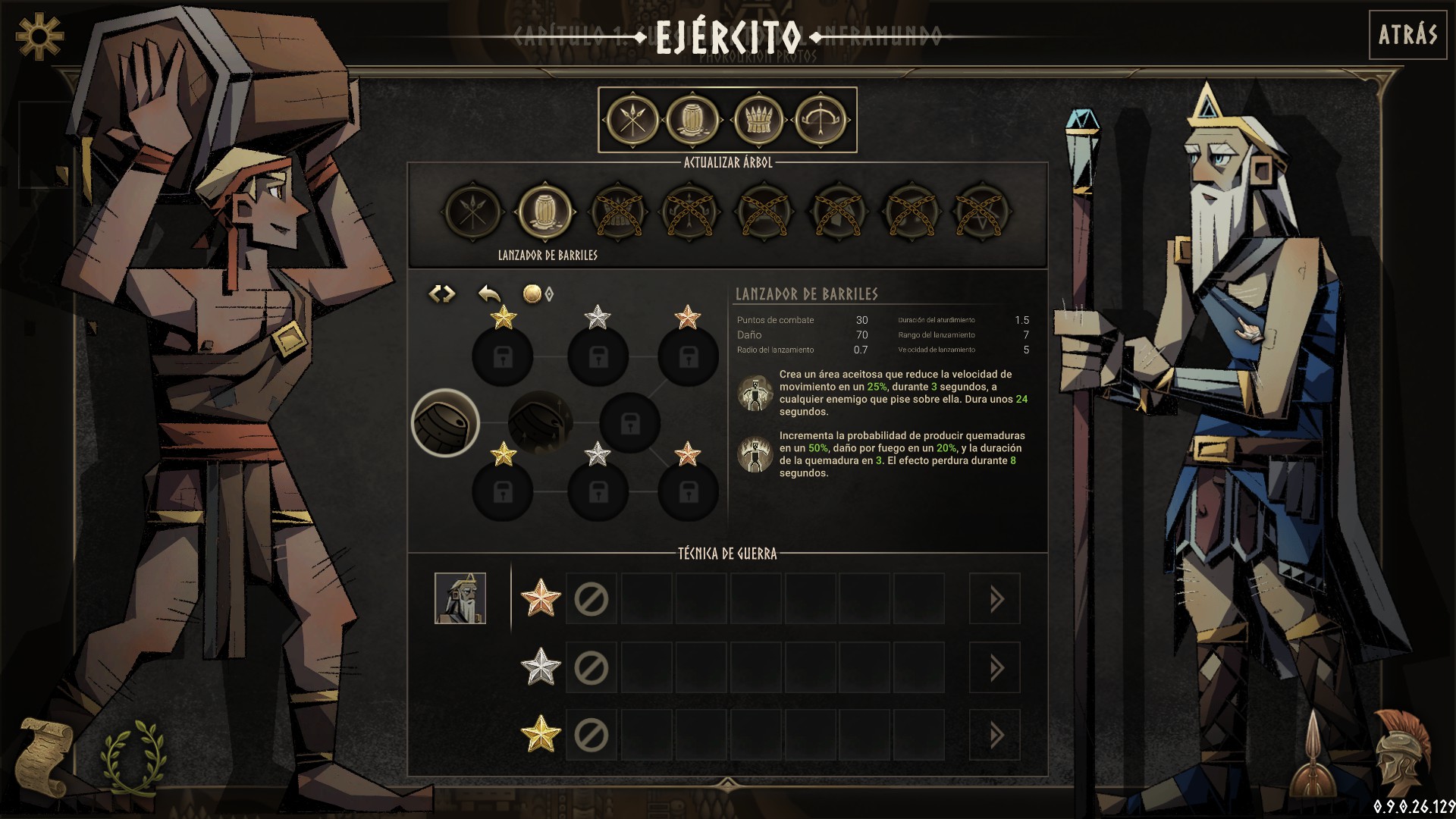This screenshot has height=819, width=1456.
Task: Advance the gold star technique row arrow
Action: pyautogui.click(x=995, y=736)
